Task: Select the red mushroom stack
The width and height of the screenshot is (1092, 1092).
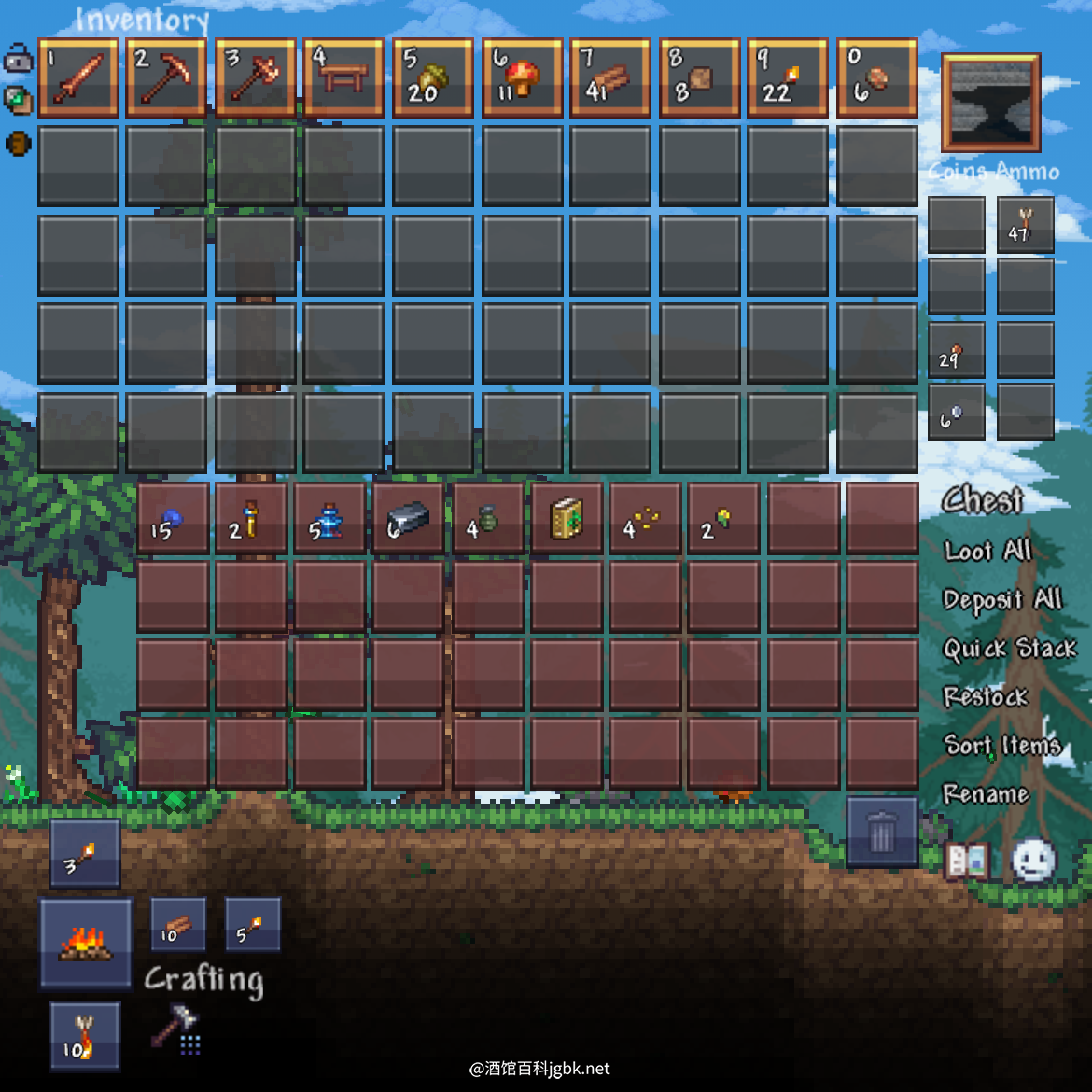Action: click(522, 78)
